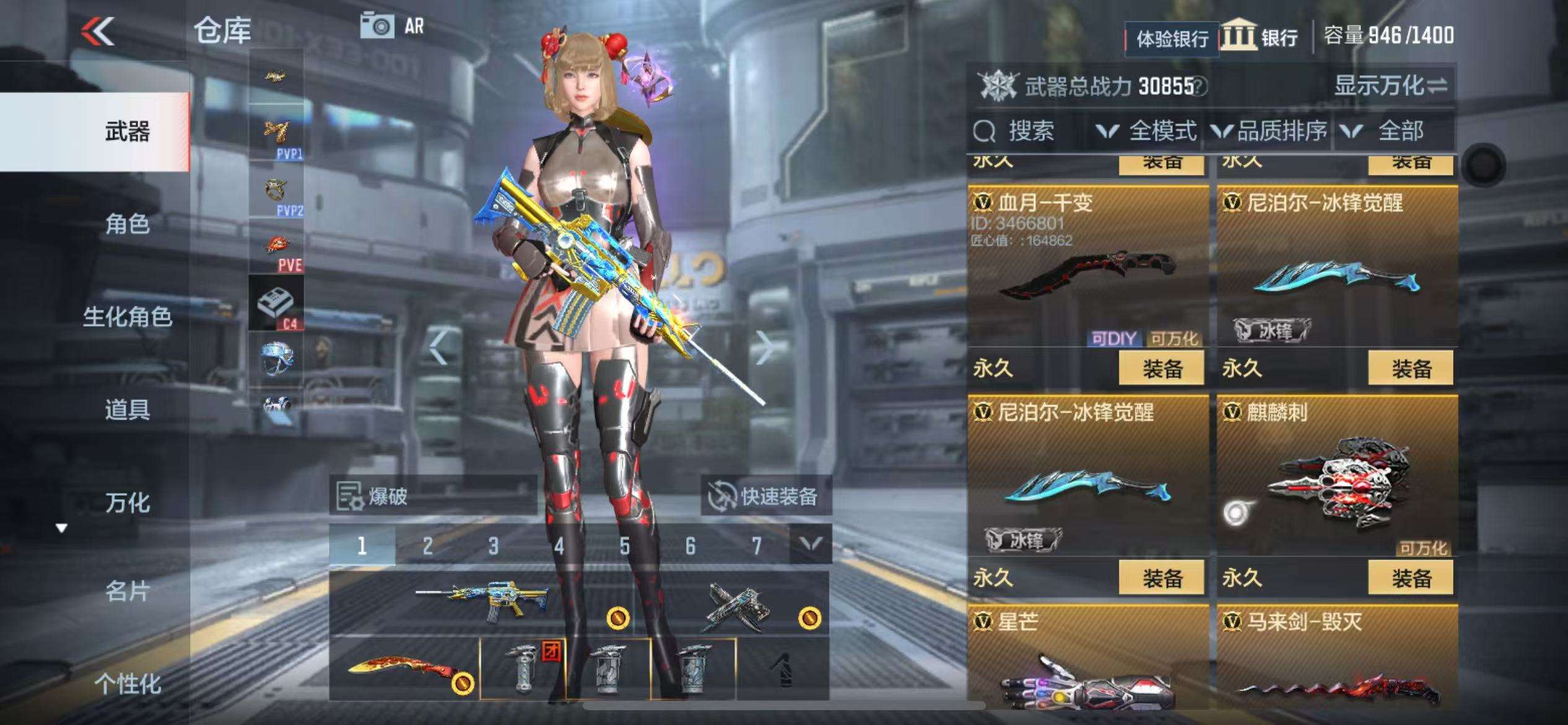The image size is (1568, 725).
Task: Select the C4 equipment slot
Action: coord(276,304)
